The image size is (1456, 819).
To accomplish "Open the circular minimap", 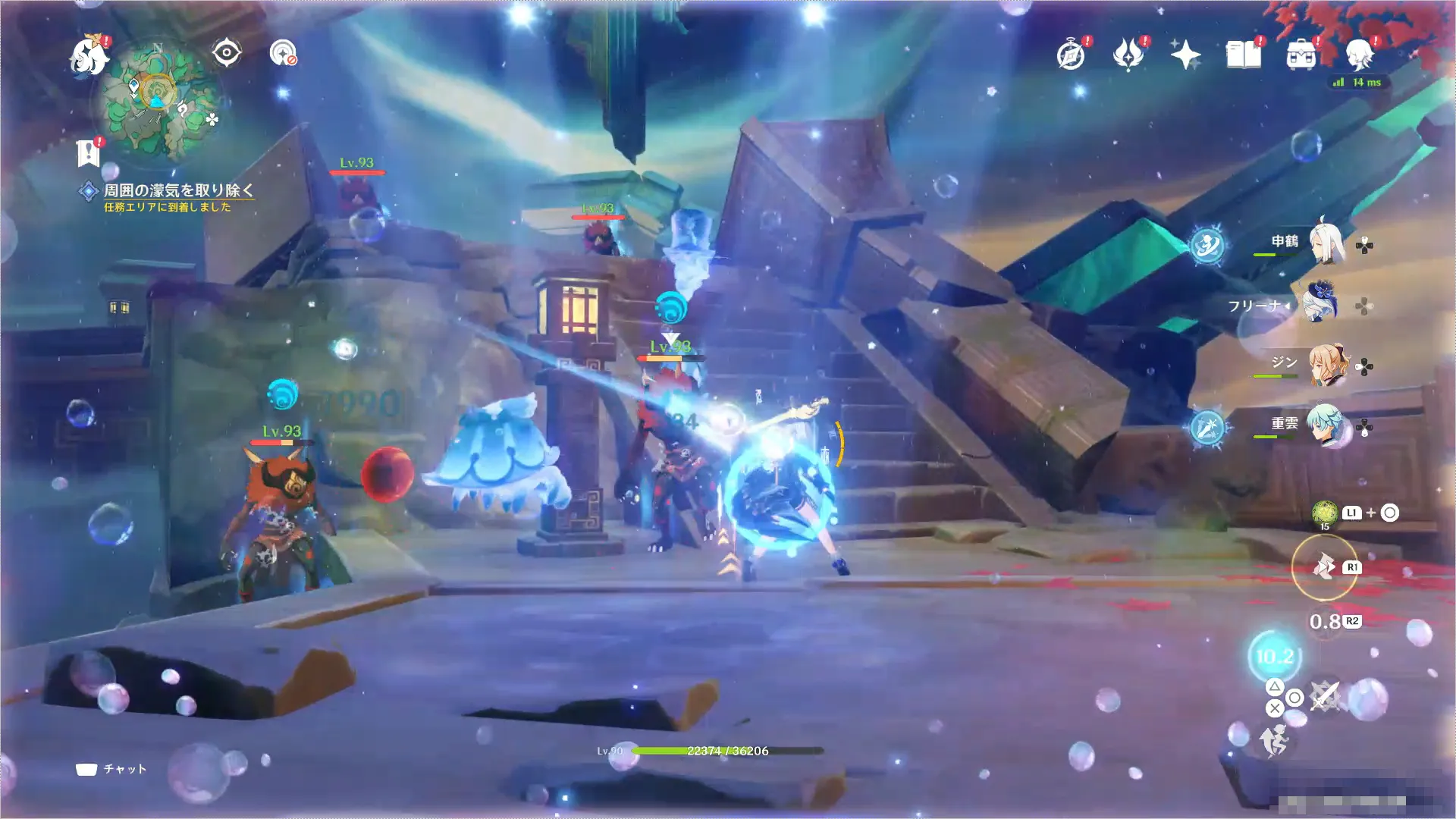I will (158, 101).
